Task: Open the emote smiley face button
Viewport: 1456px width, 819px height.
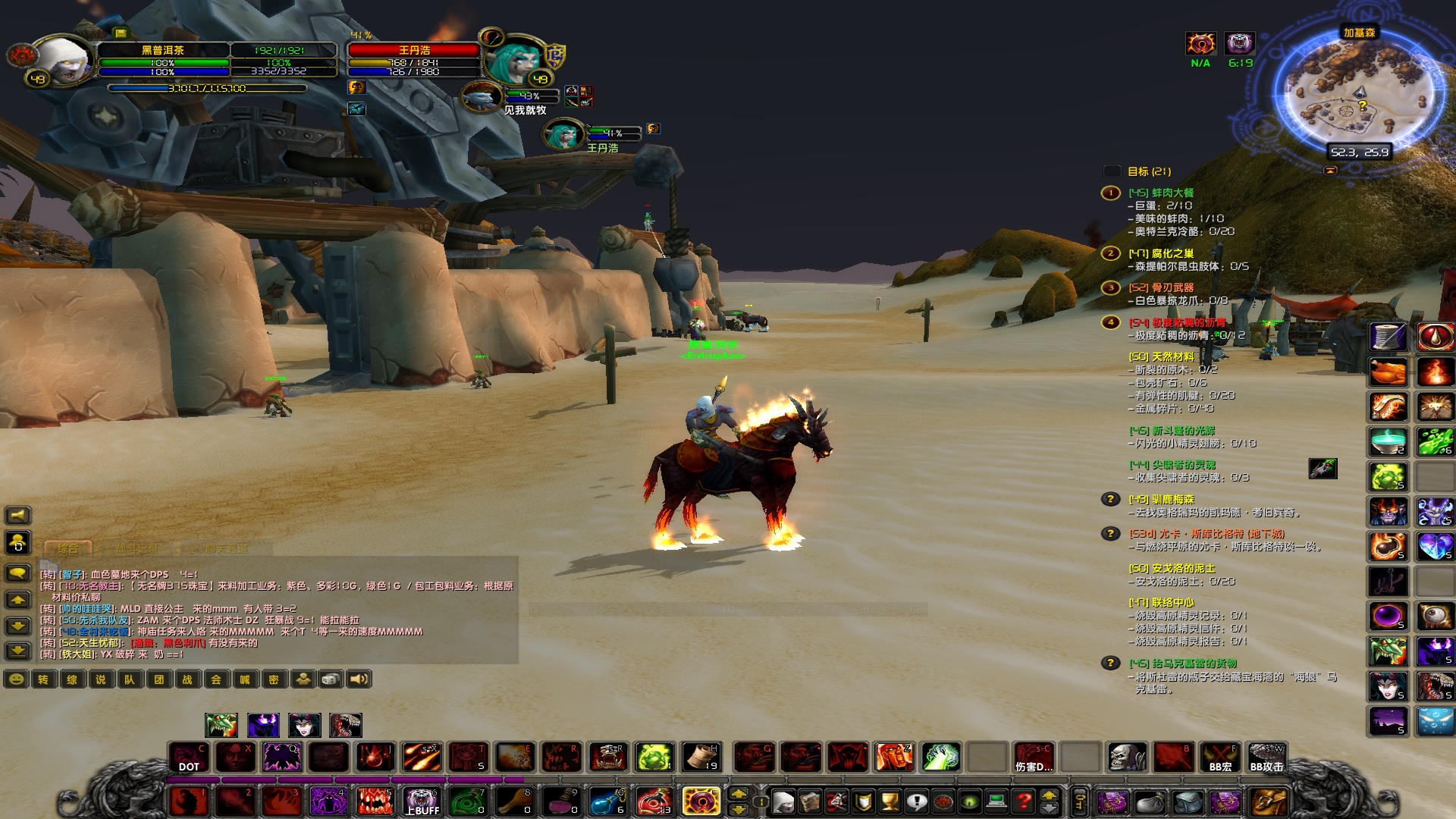Action: pyautogui.click(x=16, y=679)
